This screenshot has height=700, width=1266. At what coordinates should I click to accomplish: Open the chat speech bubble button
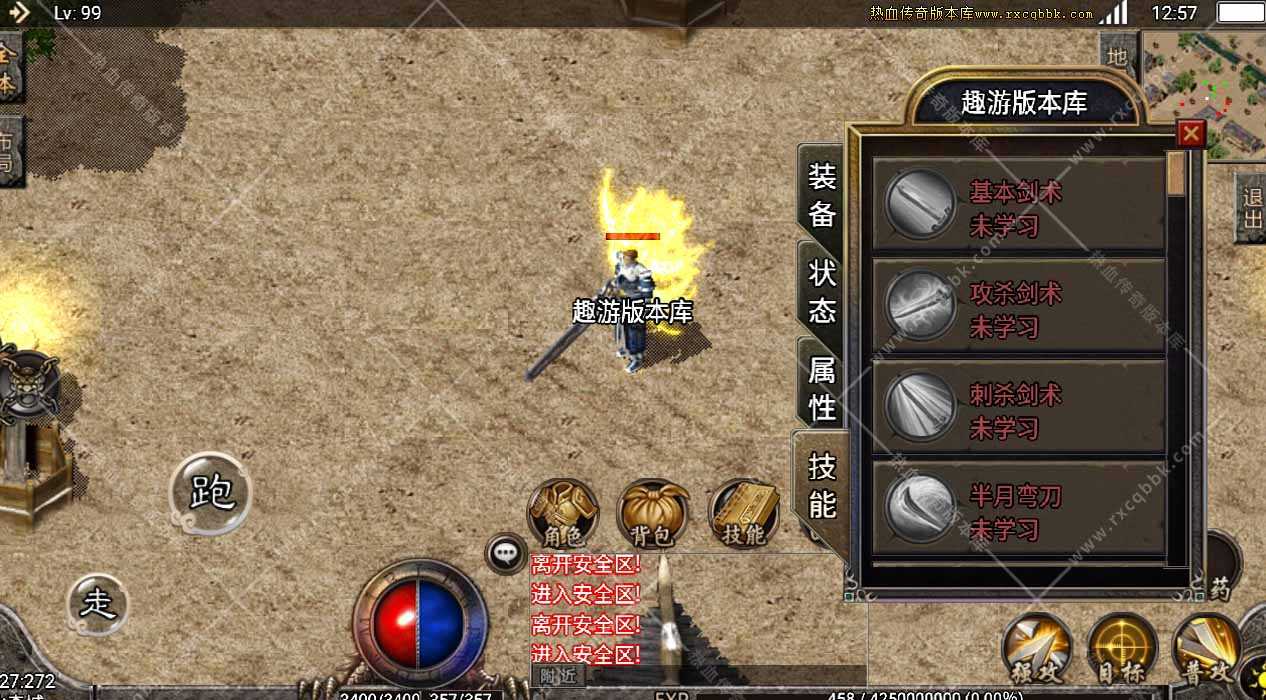click(x=506, y=553)
